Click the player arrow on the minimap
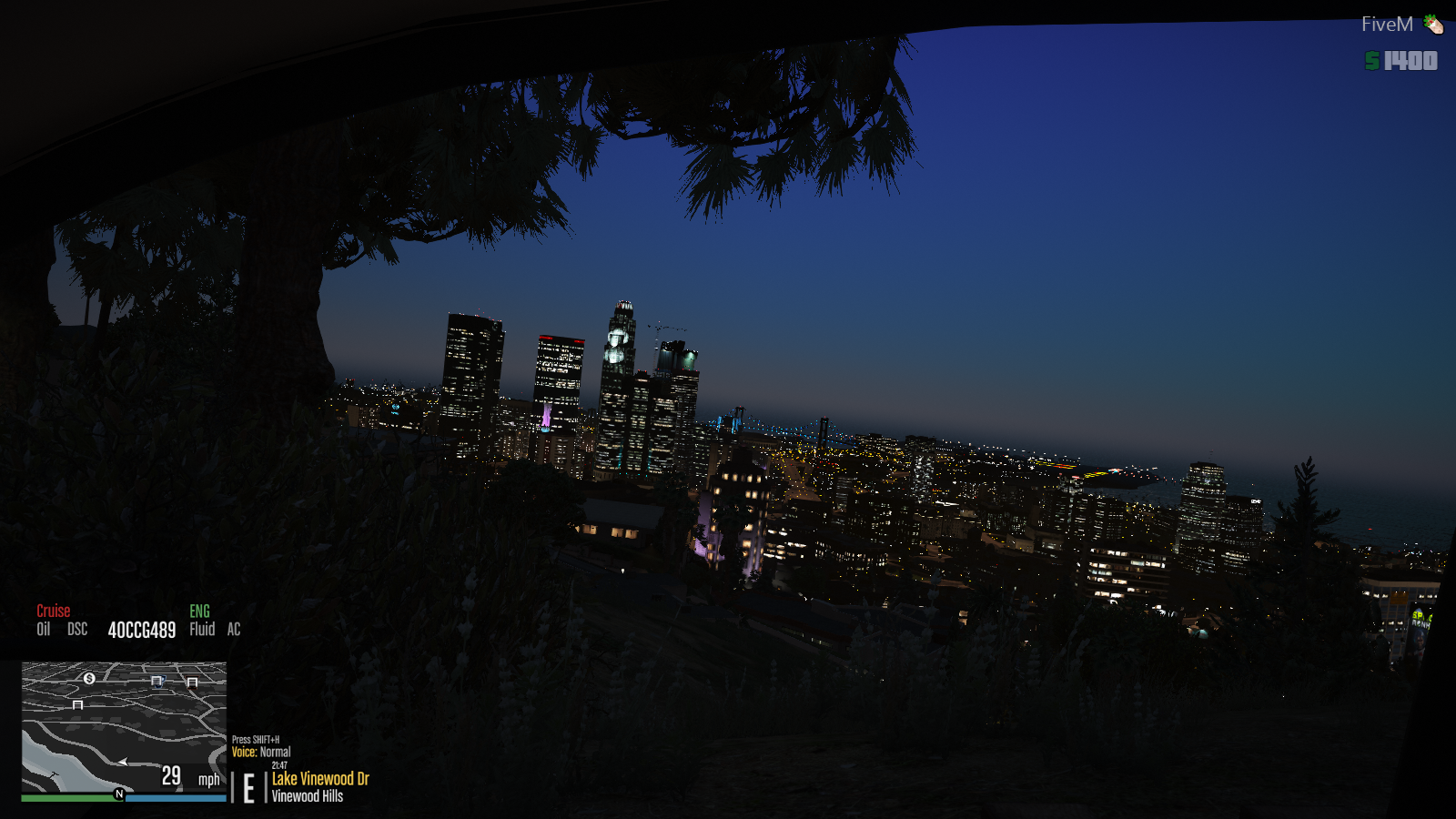1456x819 pixels. coord(122,762)
